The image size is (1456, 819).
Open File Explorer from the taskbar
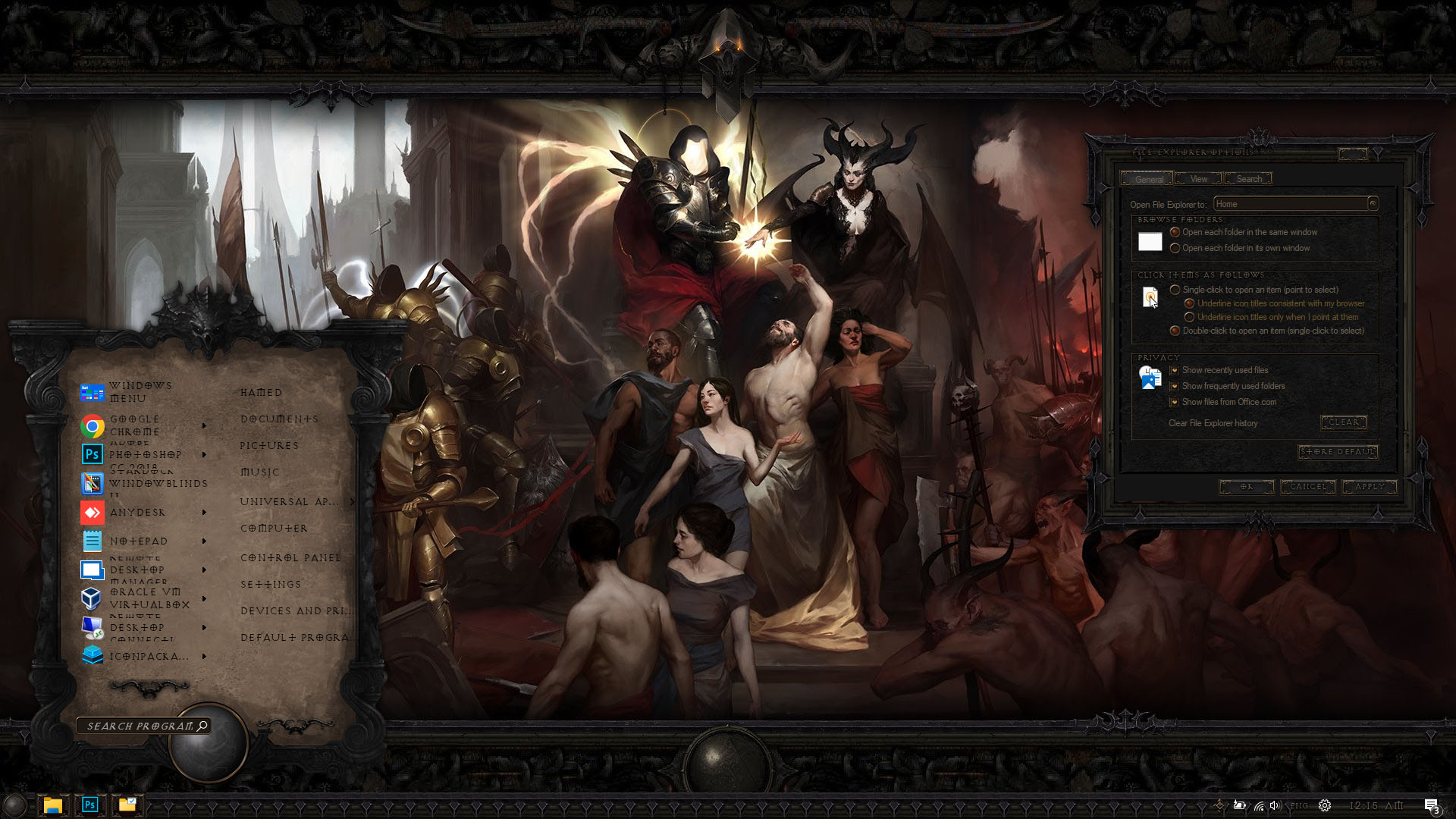[52, 805]
